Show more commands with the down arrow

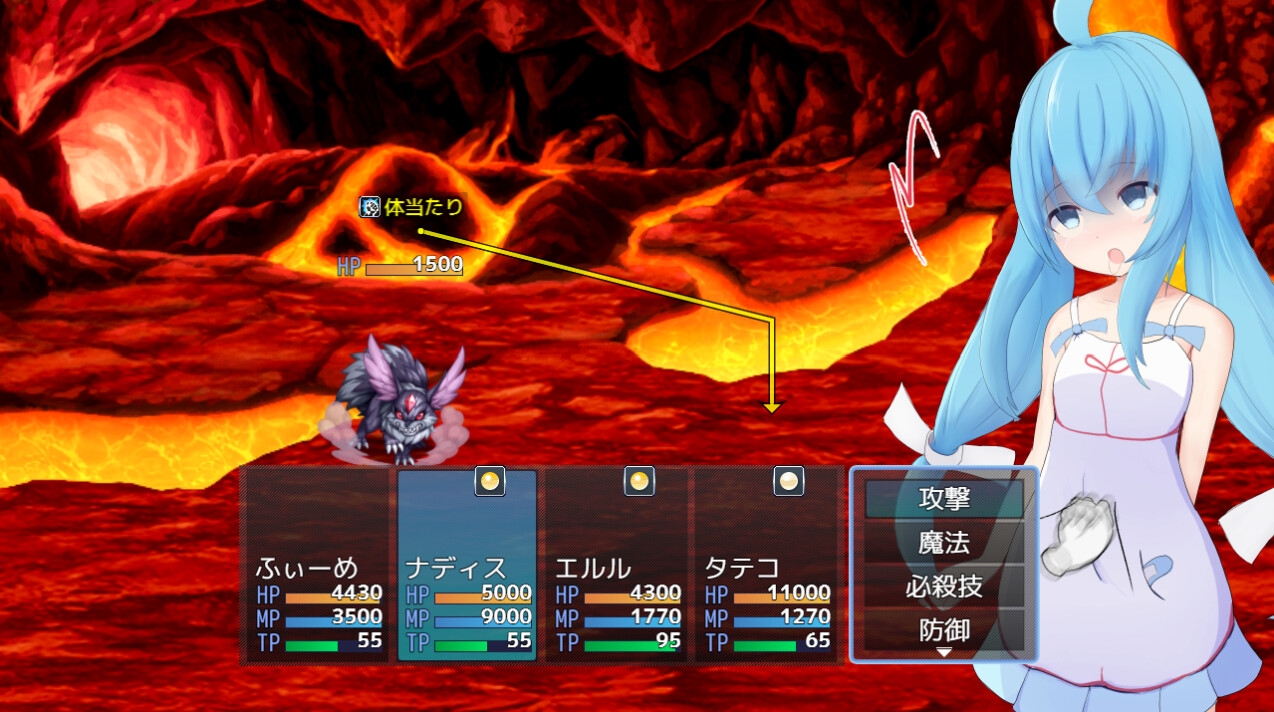coord(943,653)
